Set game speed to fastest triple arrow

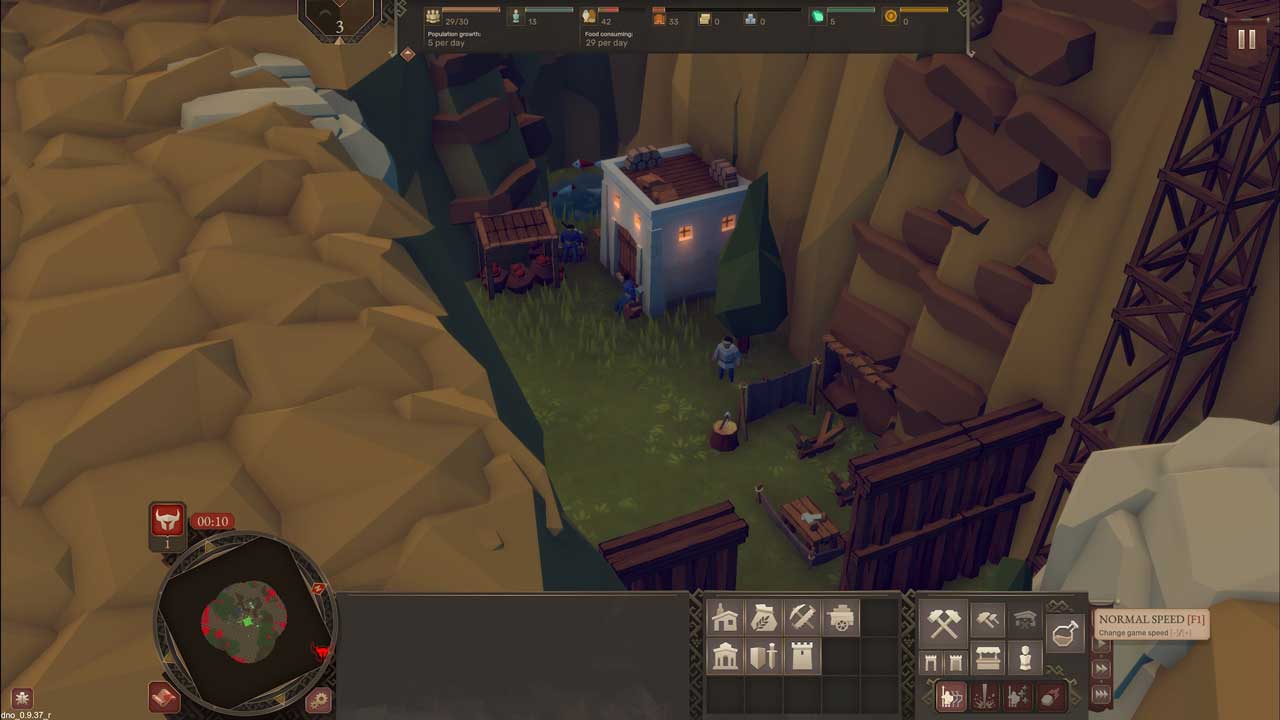click(x=1101, y=694)
